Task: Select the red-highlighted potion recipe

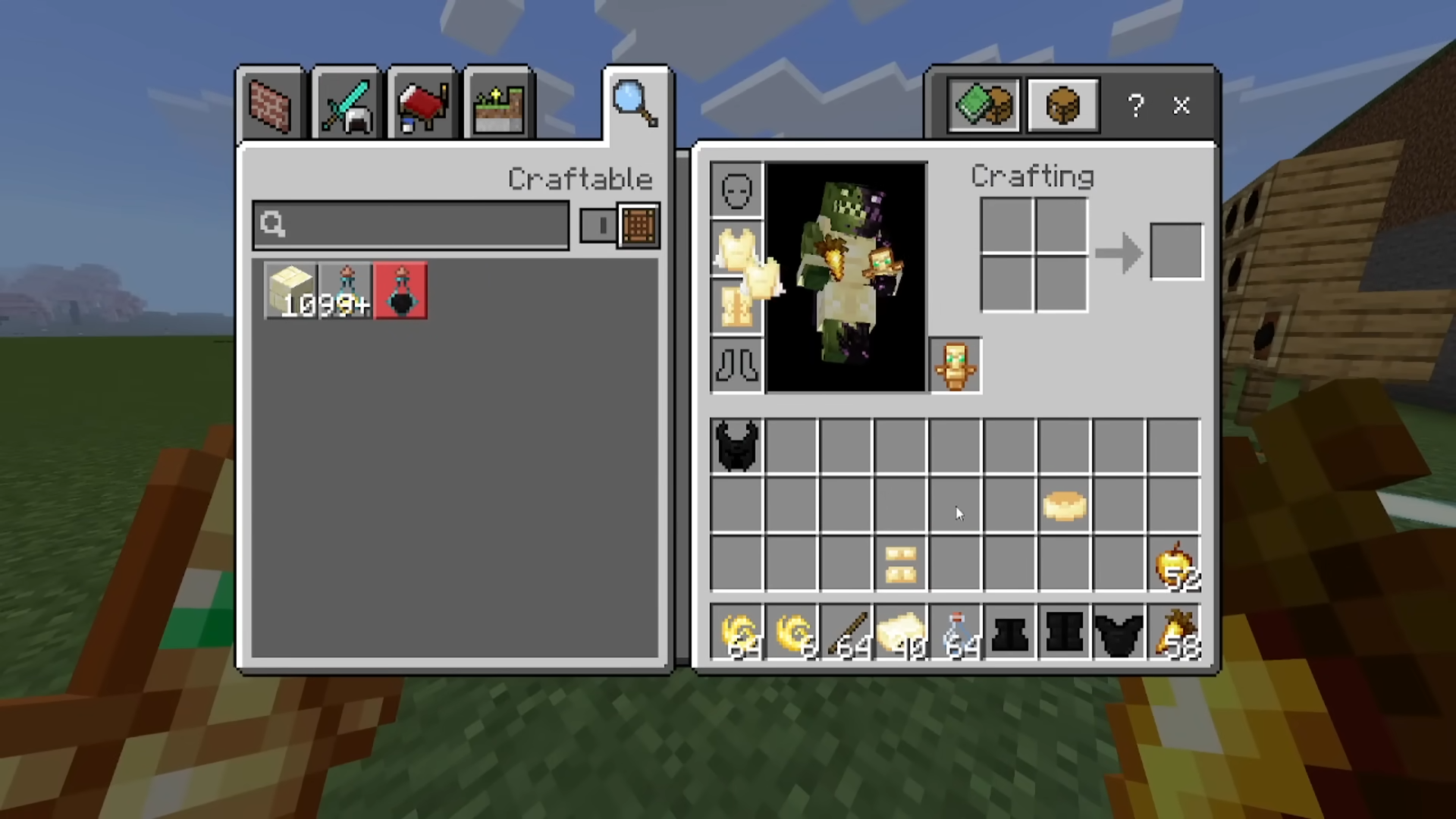Action: (x=401, y=291)
